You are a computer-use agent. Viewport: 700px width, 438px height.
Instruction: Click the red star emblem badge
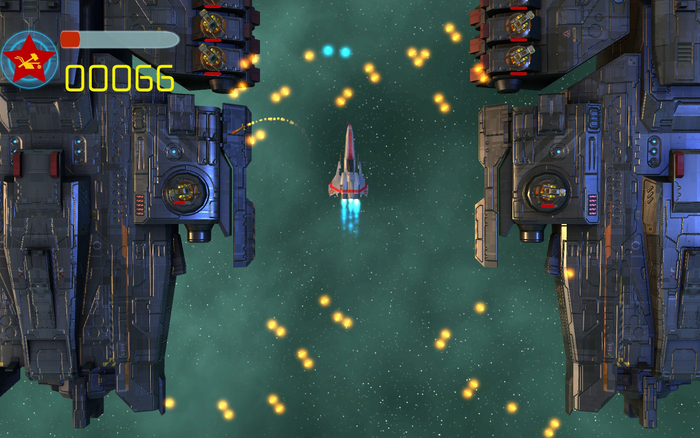click(28, 59)
